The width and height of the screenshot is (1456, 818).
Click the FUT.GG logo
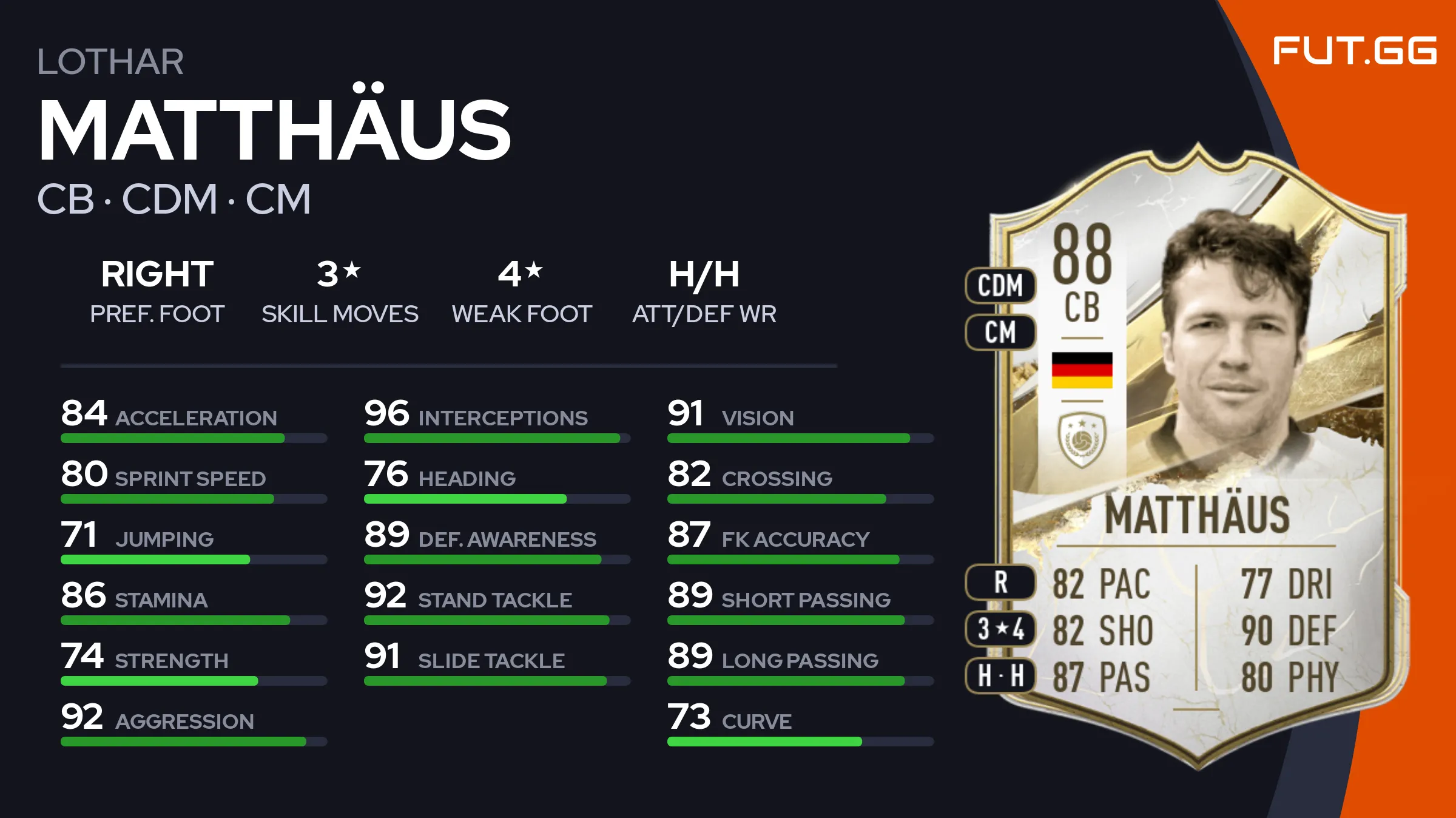1354,50
